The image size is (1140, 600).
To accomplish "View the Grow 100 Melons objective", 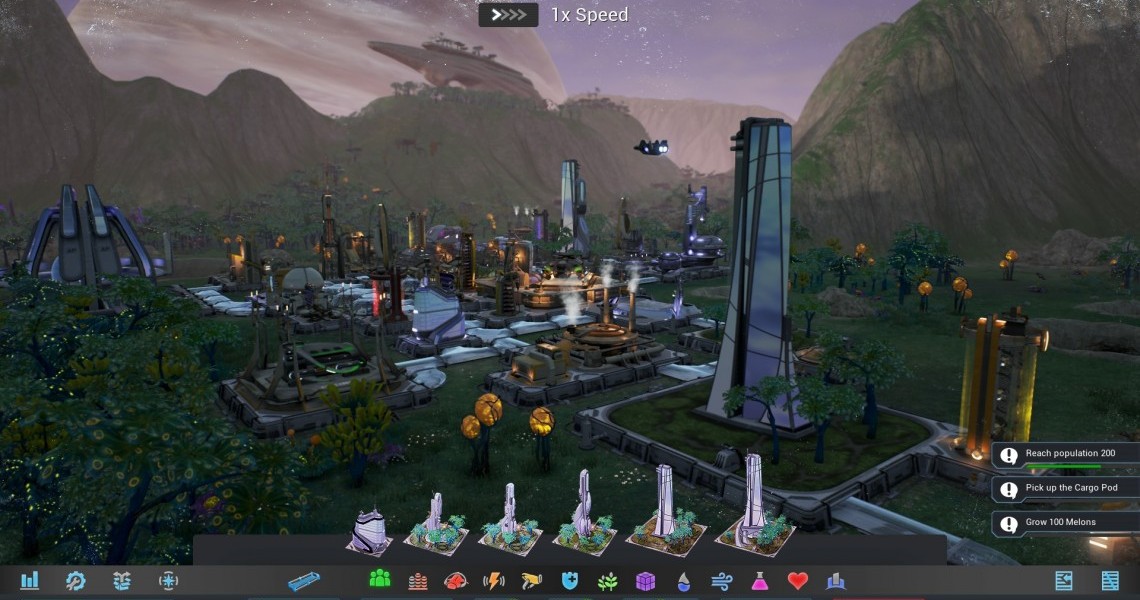I will click(x=1064, y=523).
